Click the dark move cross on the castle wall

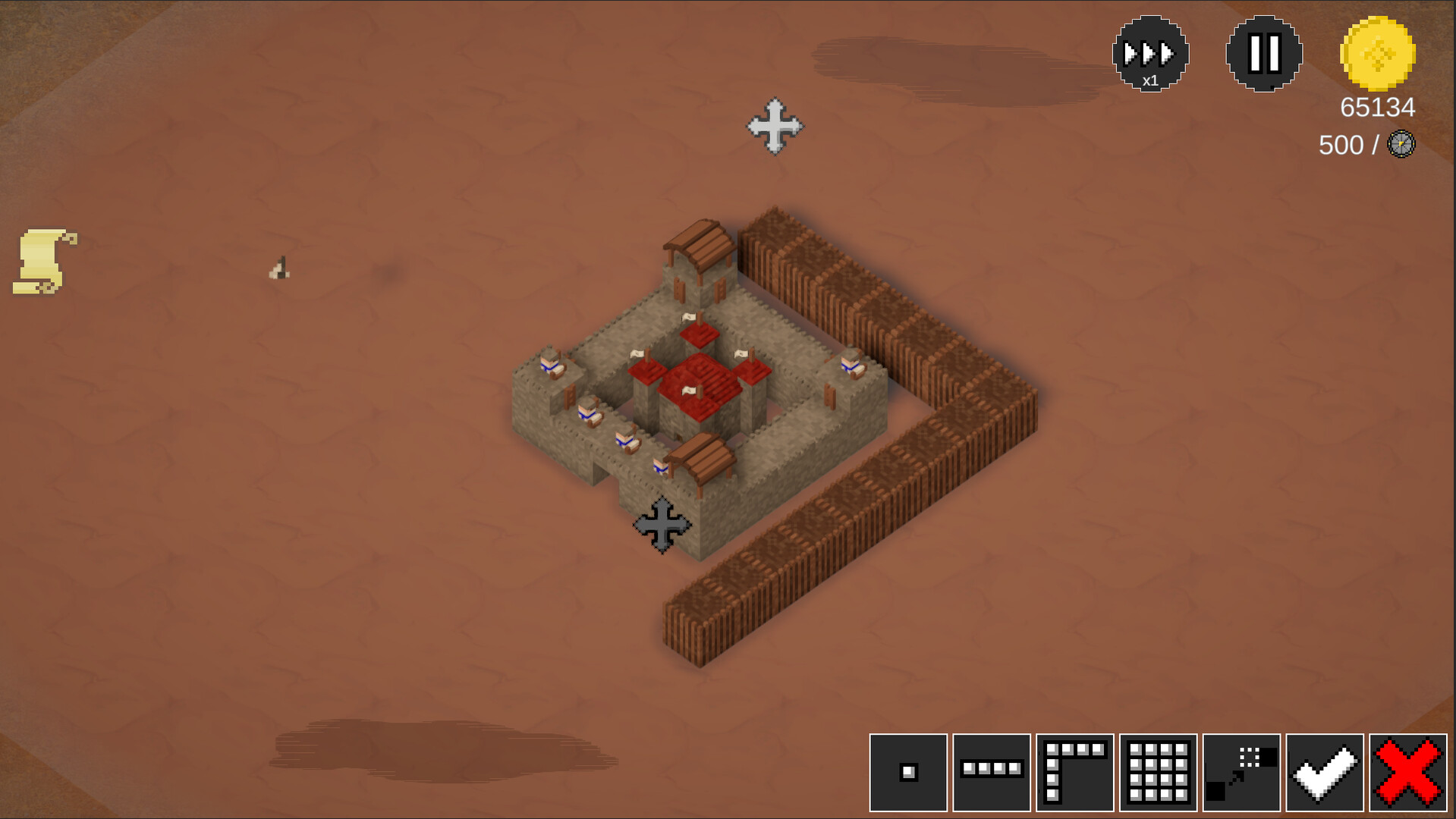pyautogui.click(x=662, y=523)
